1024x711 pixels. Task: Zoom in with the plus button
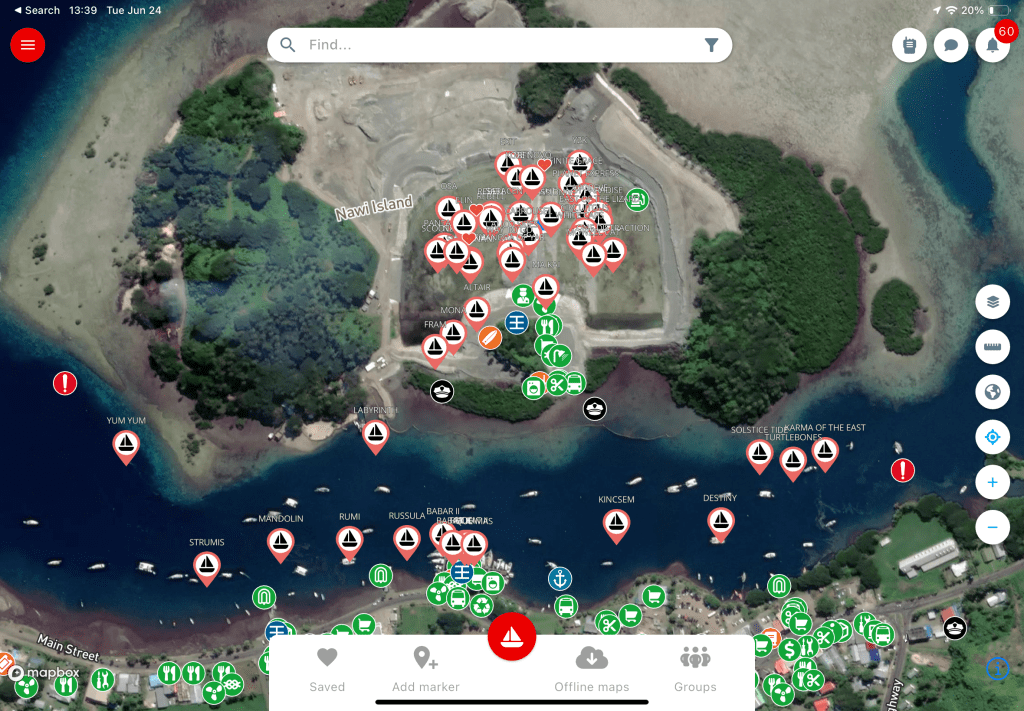pos(992,483)
